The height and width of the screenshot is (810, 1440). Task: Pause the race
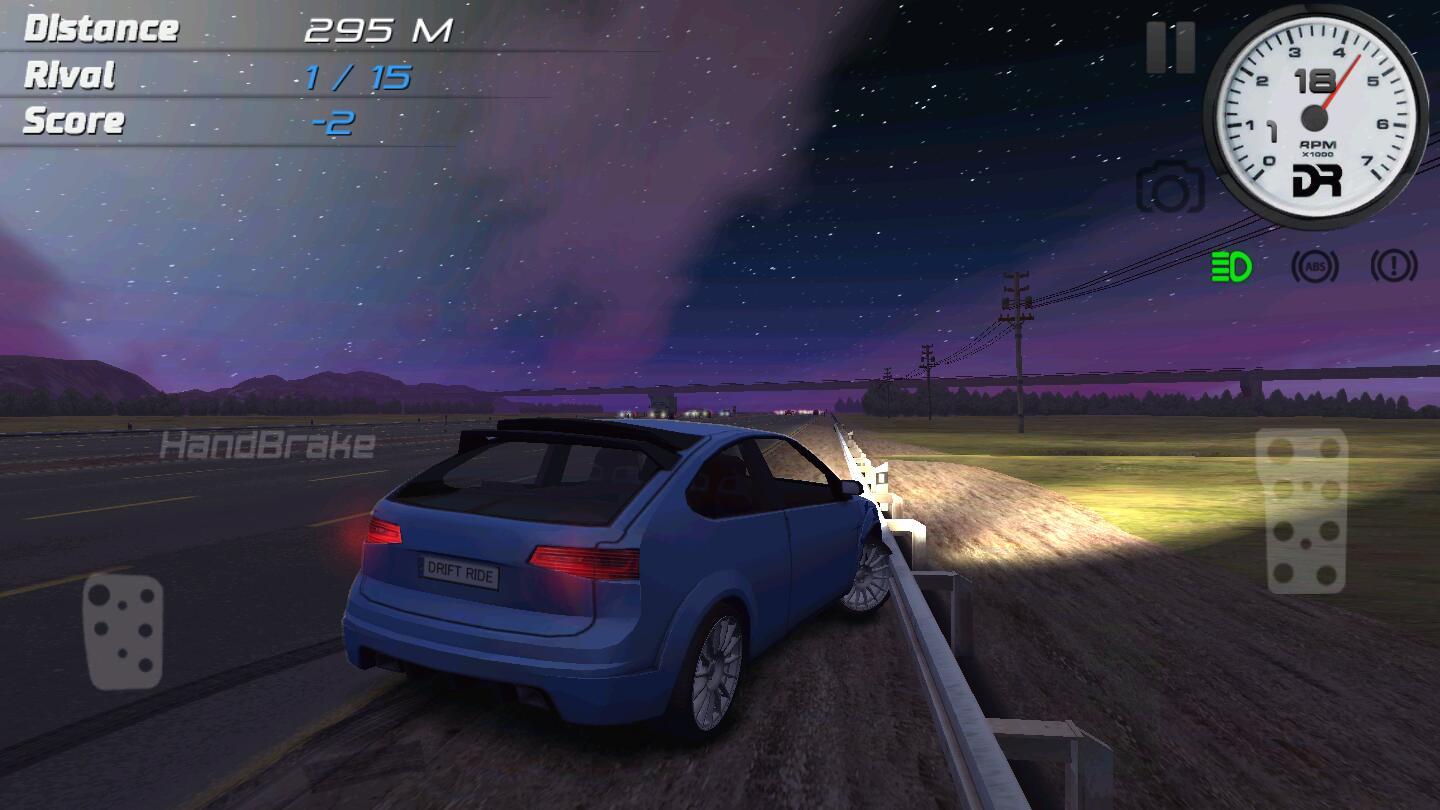pyautogui.click(x=1170, y=47)
